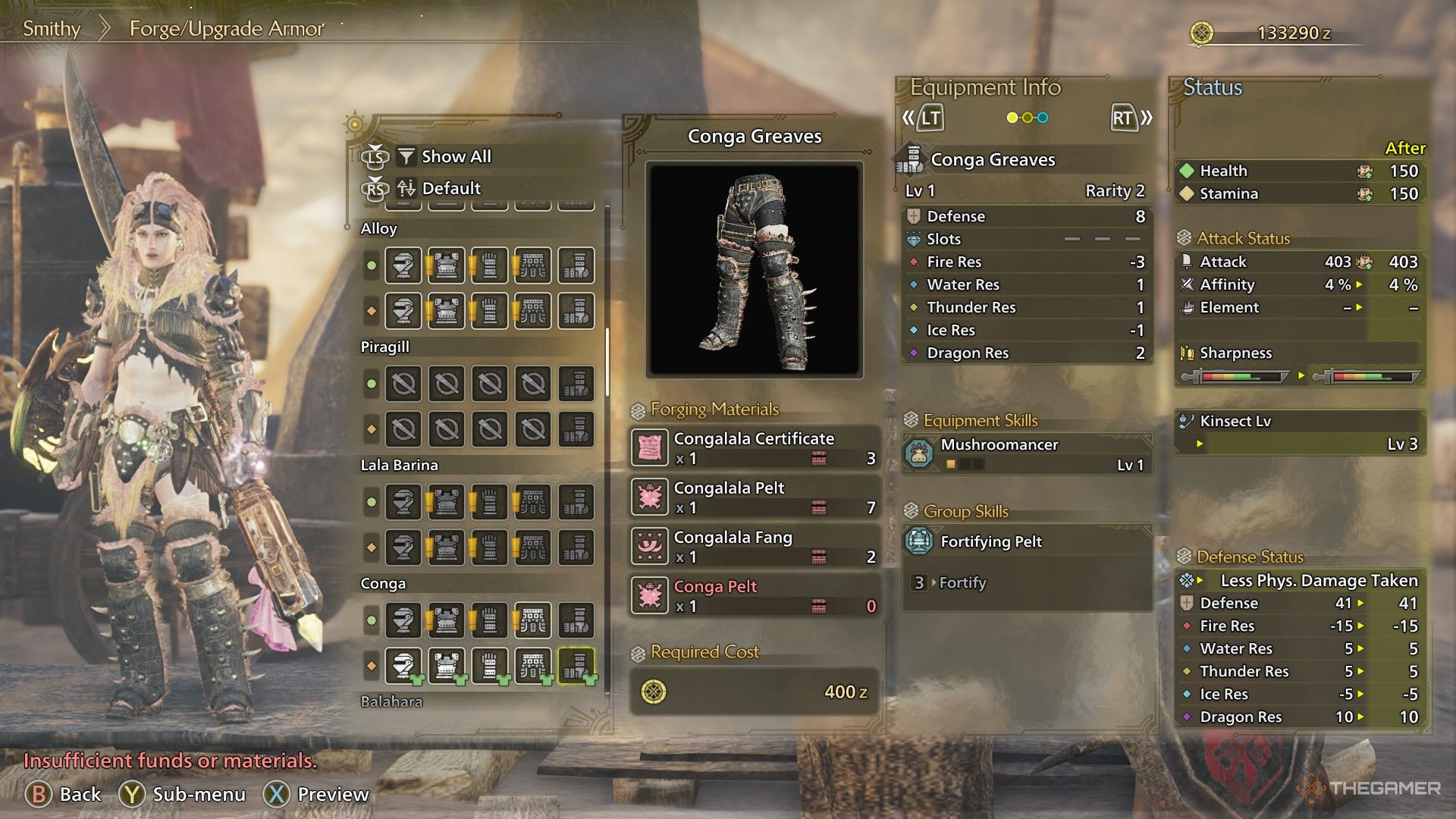Select the Conga vambraces with green checkmark
Image resolution: width=1456 pixels, height=819 pixels.
tap(489, 666)
